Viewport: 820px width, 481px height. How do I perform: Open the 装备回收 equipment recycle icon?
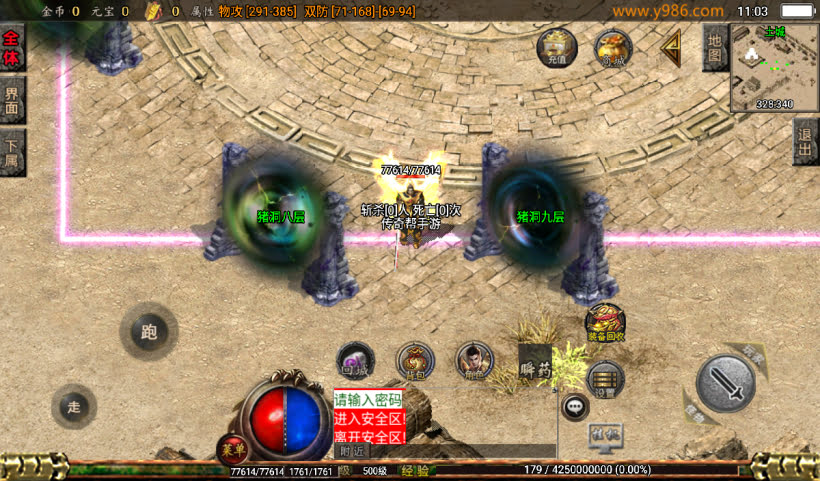click(x=605, y=323)
